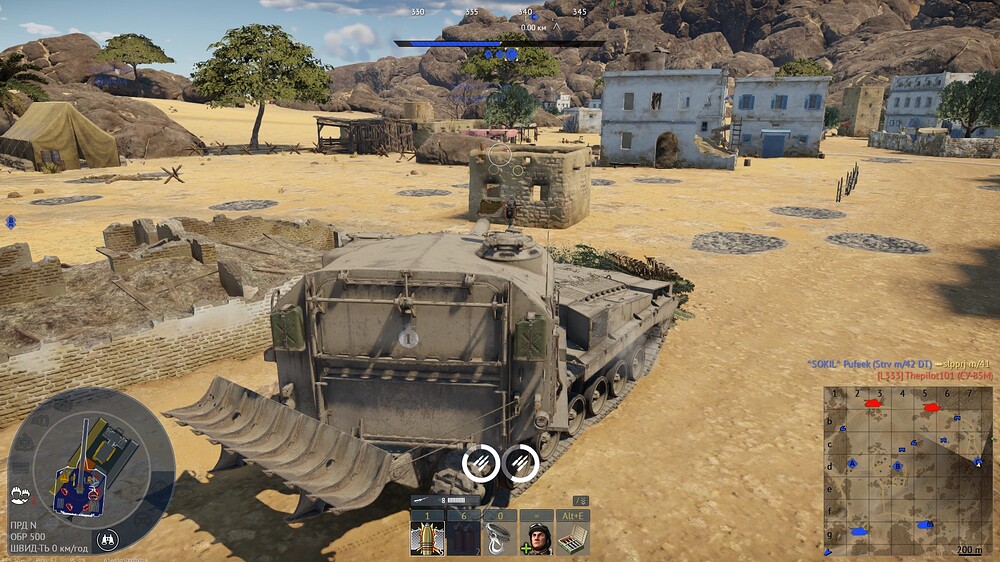Select capture point A on the minimap
This screenshot has width=1000, height=562.
[x=852, y=464]
